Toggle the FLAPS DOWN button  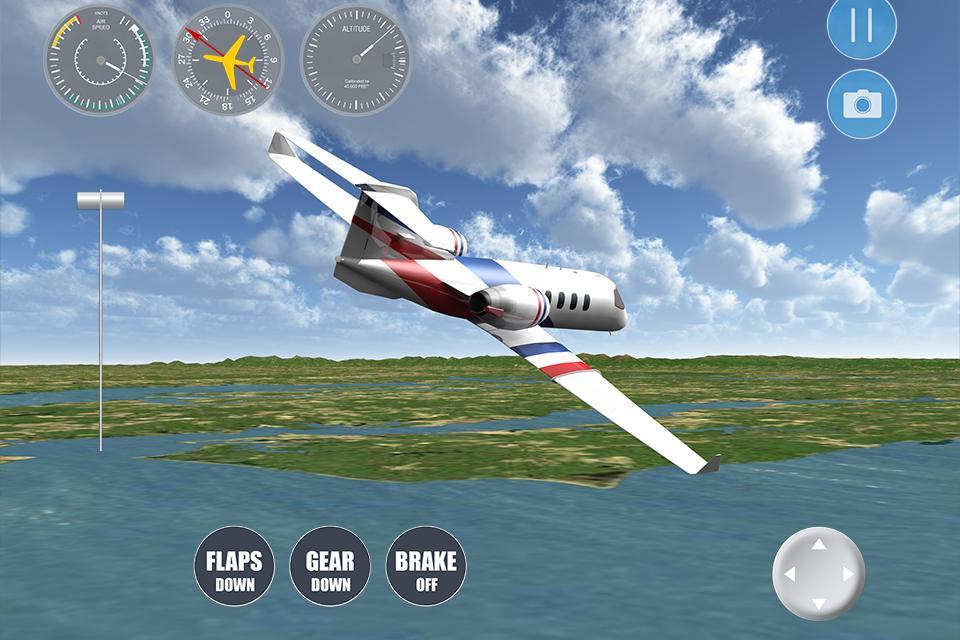pos(234,566)
